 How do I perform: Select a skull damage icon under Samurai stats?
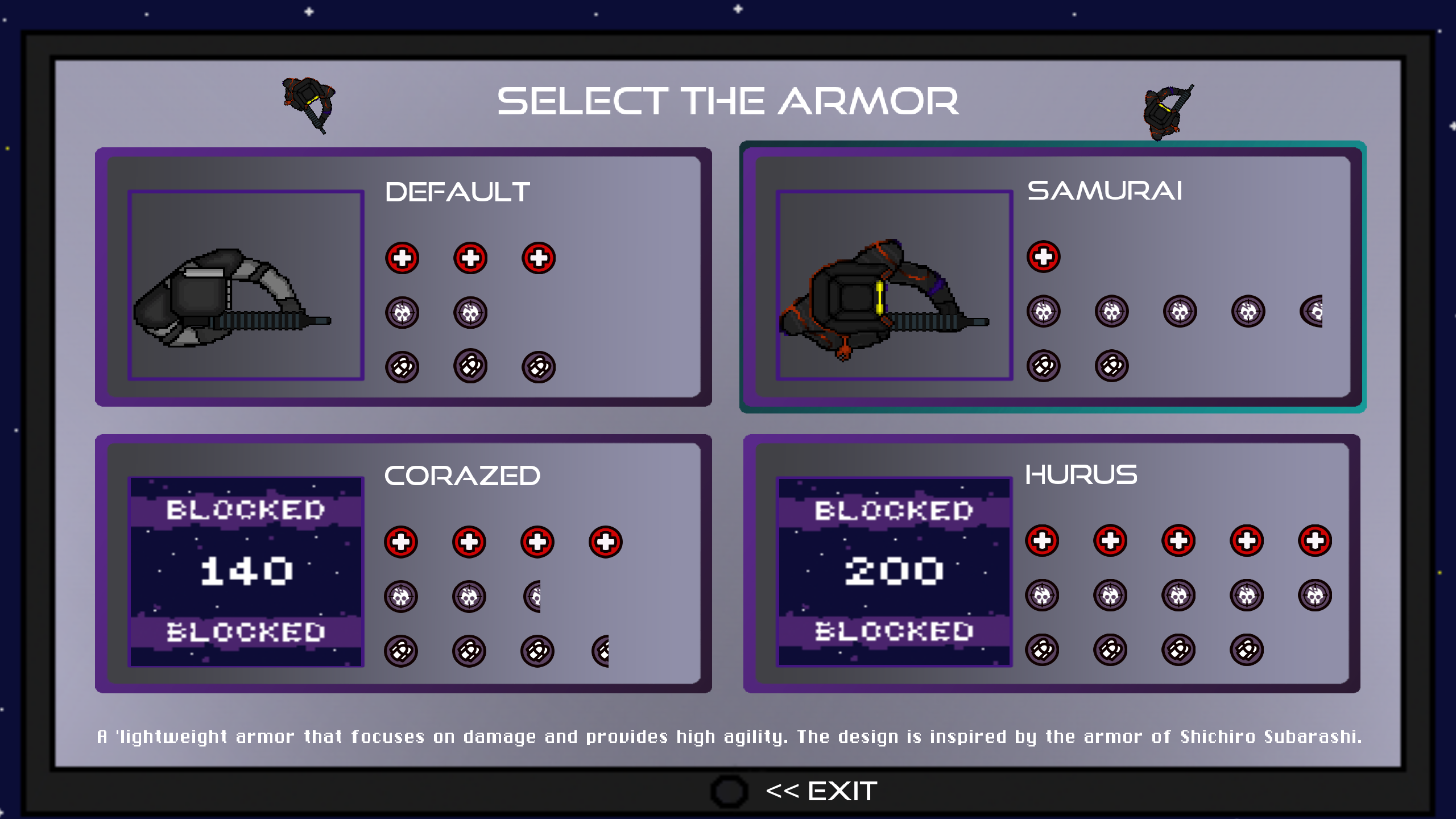tap(1044, 312)
